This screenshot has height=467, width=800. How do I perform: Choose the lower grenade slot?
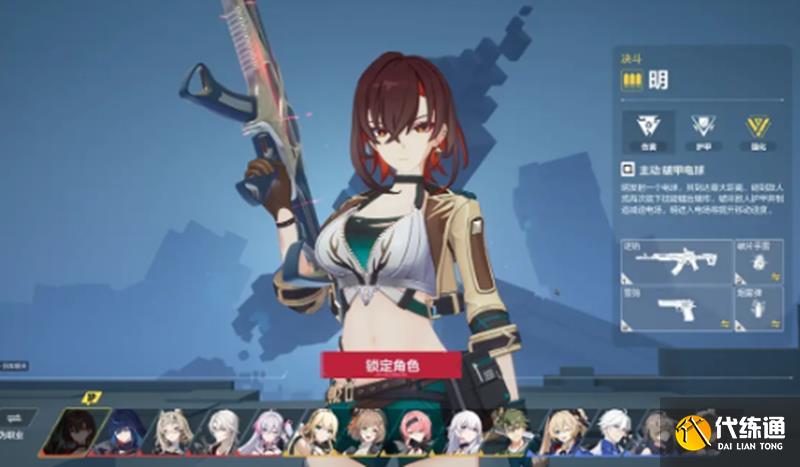(758, 308)
